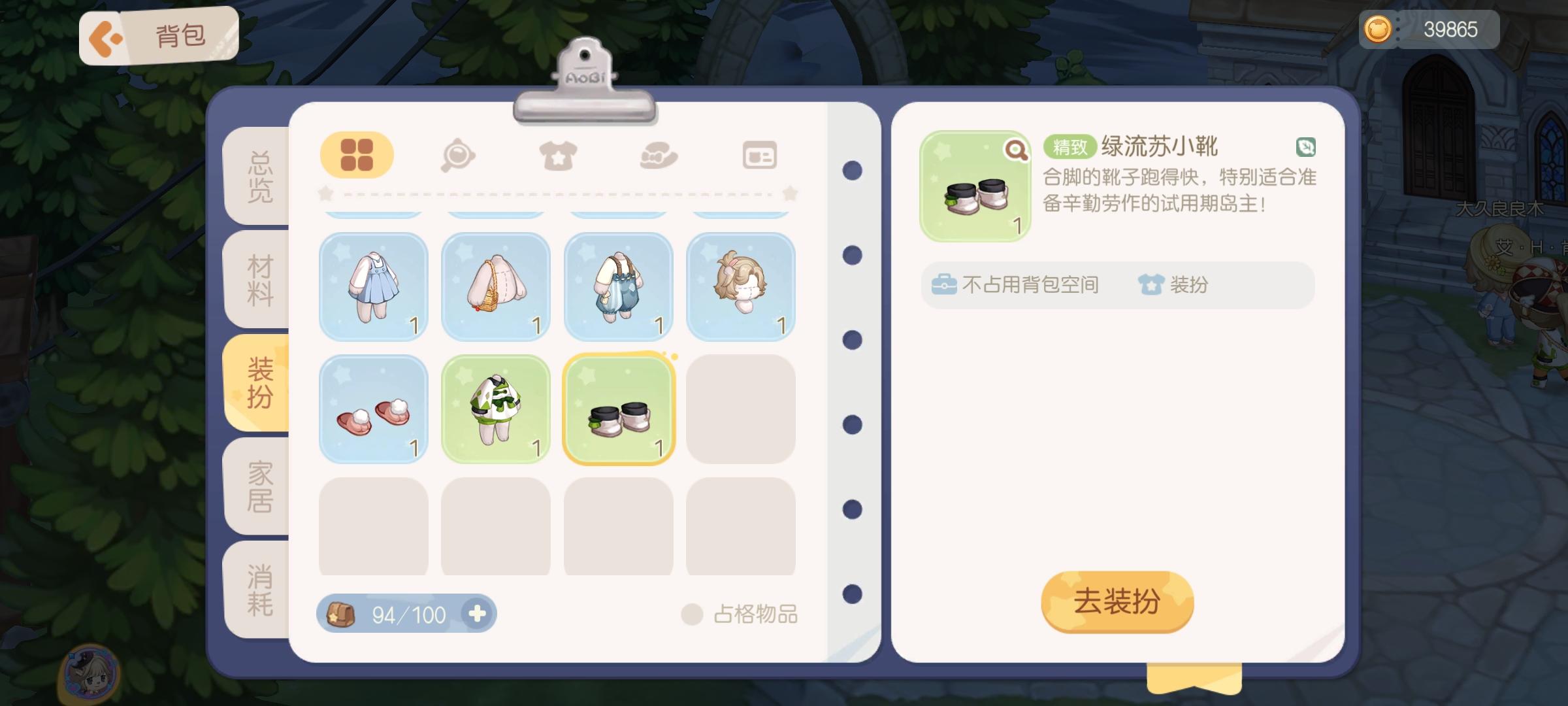The width and height of the screenshot is (1568, 706).
Task: Toggle select the pink slippers item
Action: (x=373, y=409)
